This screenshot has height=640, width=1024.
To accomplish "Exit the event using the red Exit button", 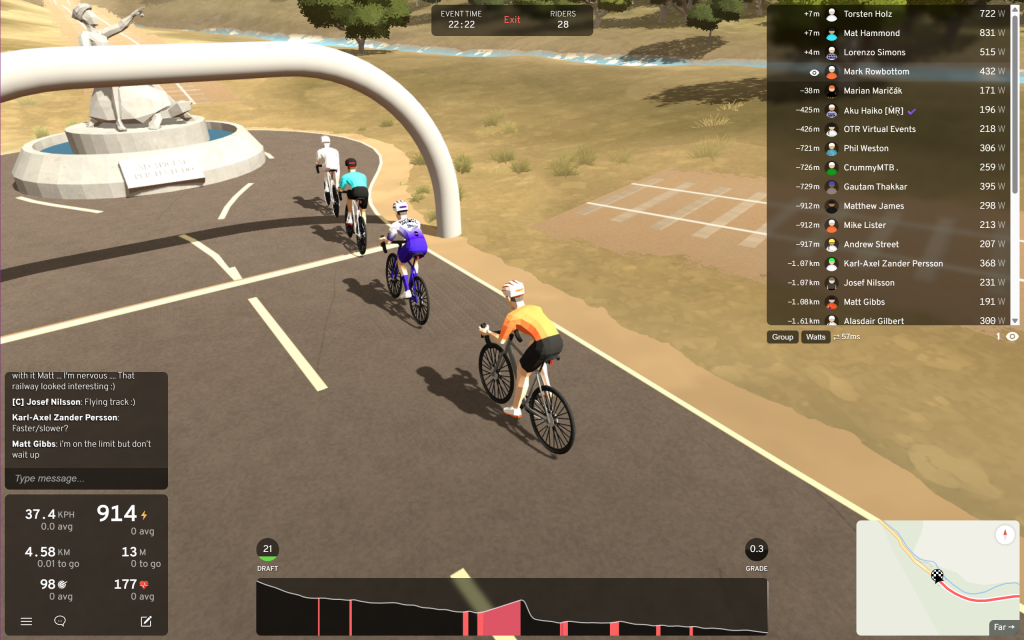I will 512,20.
